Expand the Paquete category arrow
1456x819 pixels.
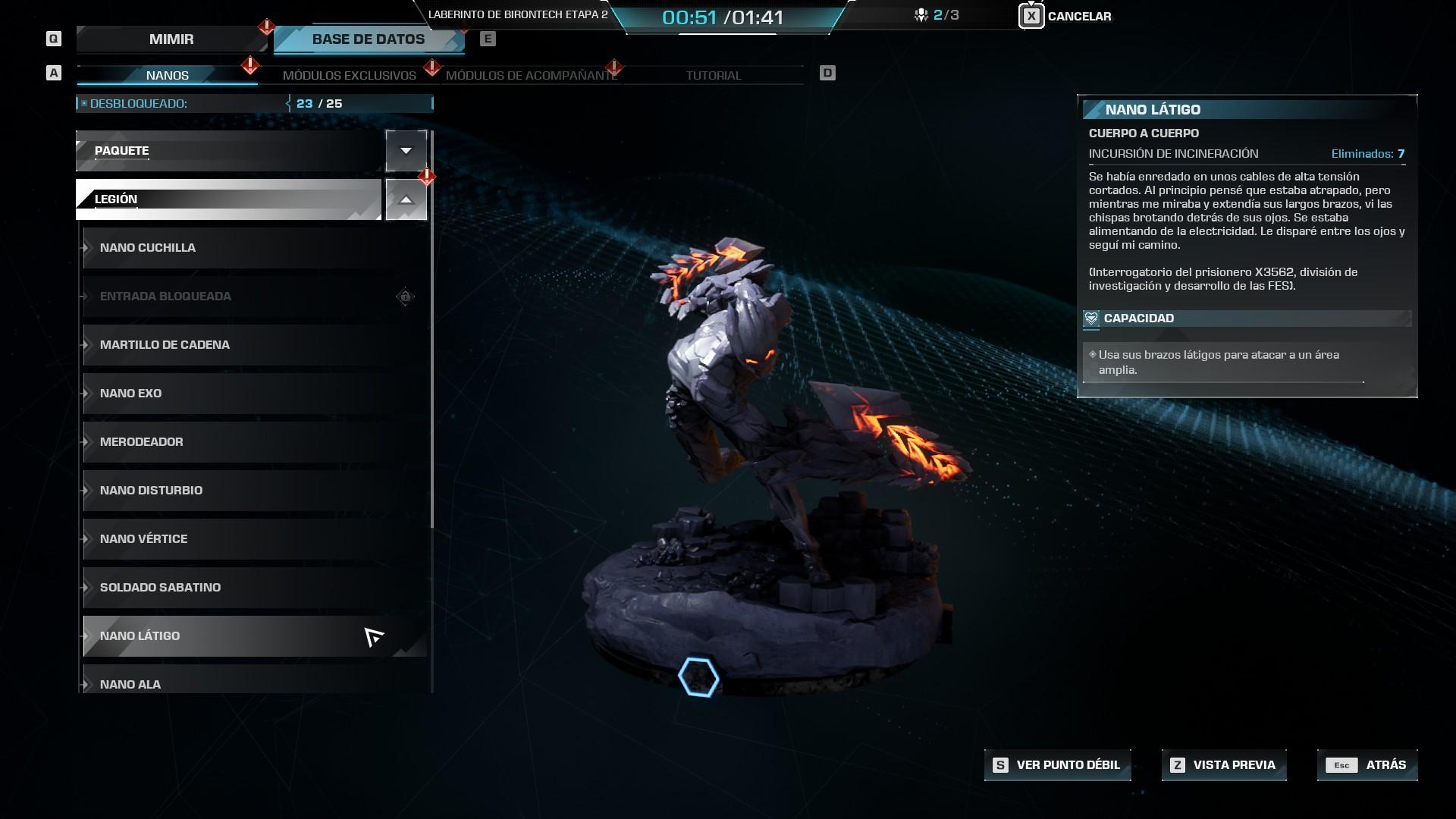[406, 150]
